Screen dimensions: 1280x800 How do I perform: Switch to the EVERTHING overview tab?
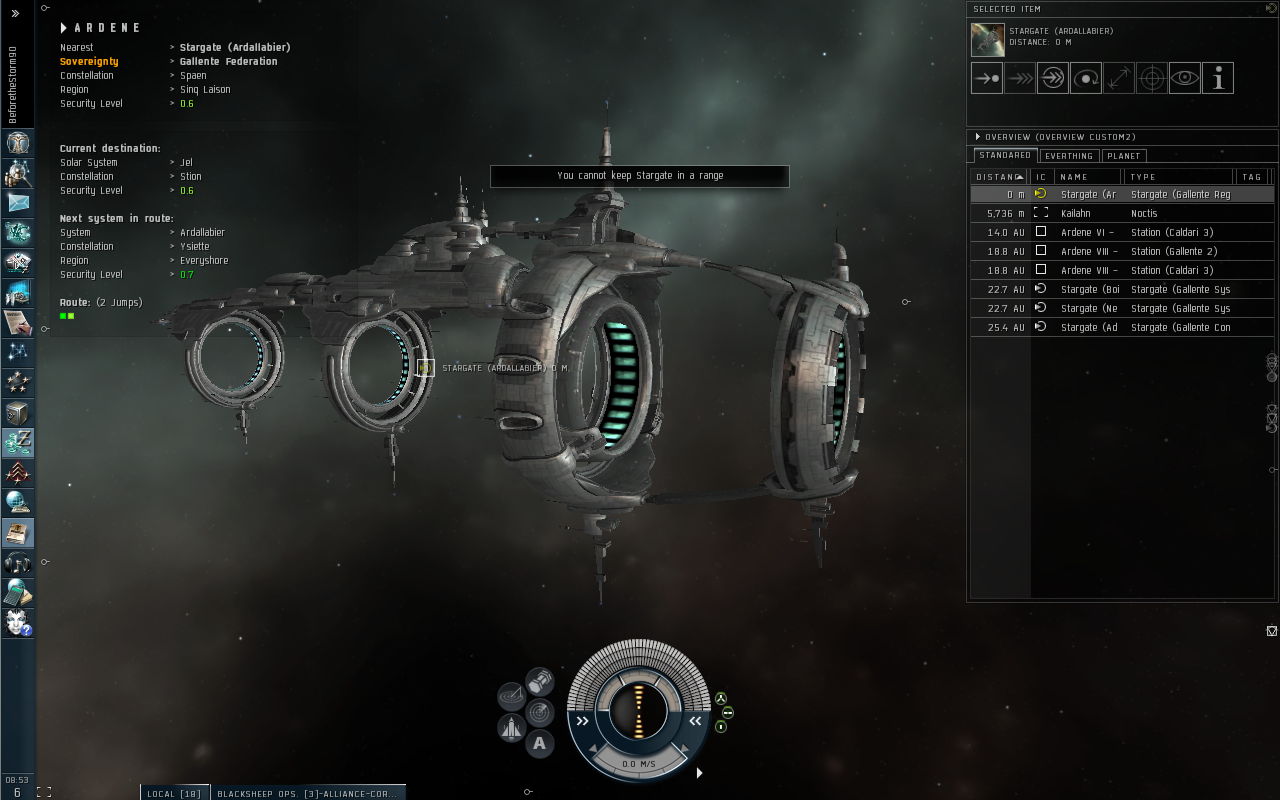[x=1068, y=155]
